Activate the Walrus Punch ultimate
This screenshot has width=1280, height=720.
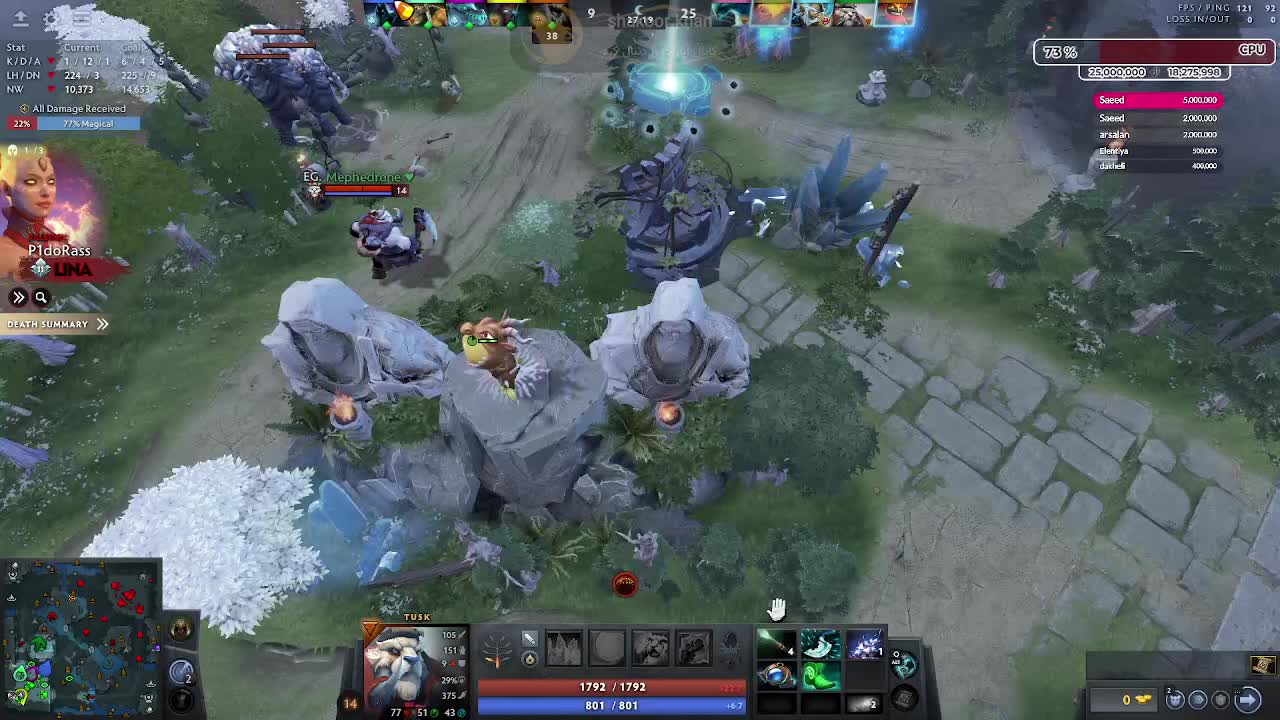(x=693, y=648)
